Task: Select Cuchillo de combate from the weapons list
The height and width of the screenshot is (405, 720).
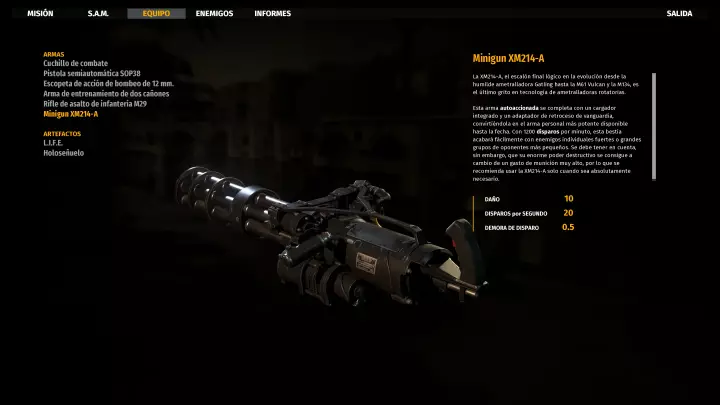Action: pyautogui.click(x=75, y=63)
